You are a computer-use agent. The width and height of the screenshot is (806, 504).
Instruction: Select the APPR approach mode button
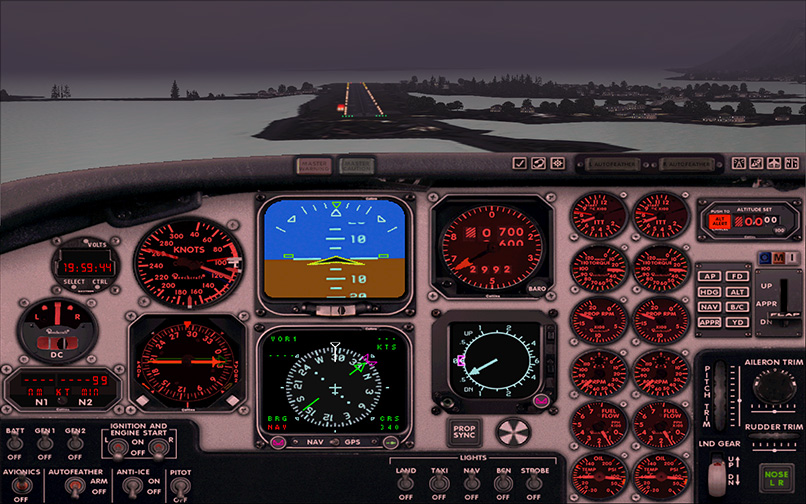click(710, 323)
